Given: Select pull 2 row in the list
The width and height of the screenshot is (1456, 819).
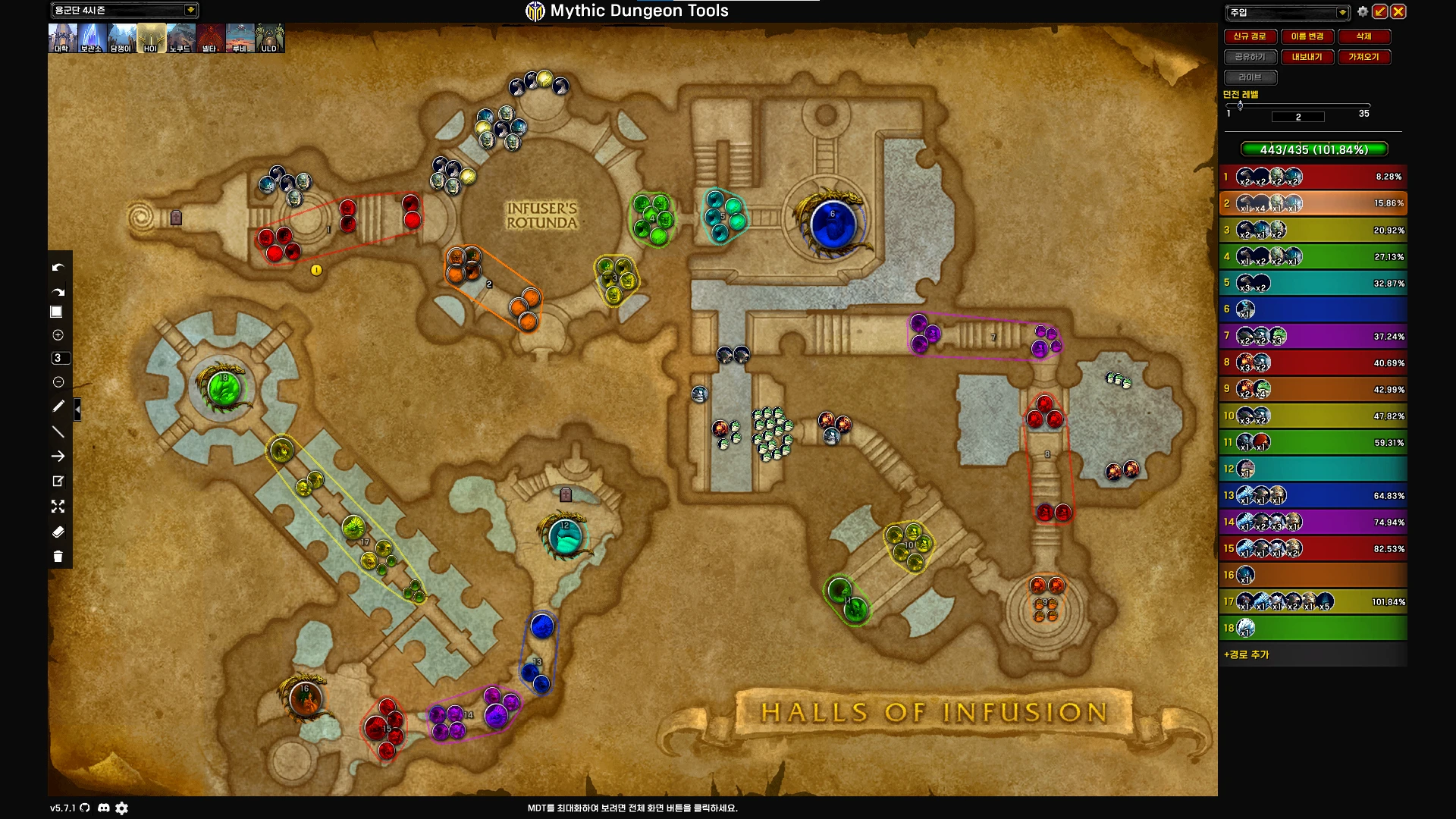Looking at the screenshot, I should (1313, 203).
